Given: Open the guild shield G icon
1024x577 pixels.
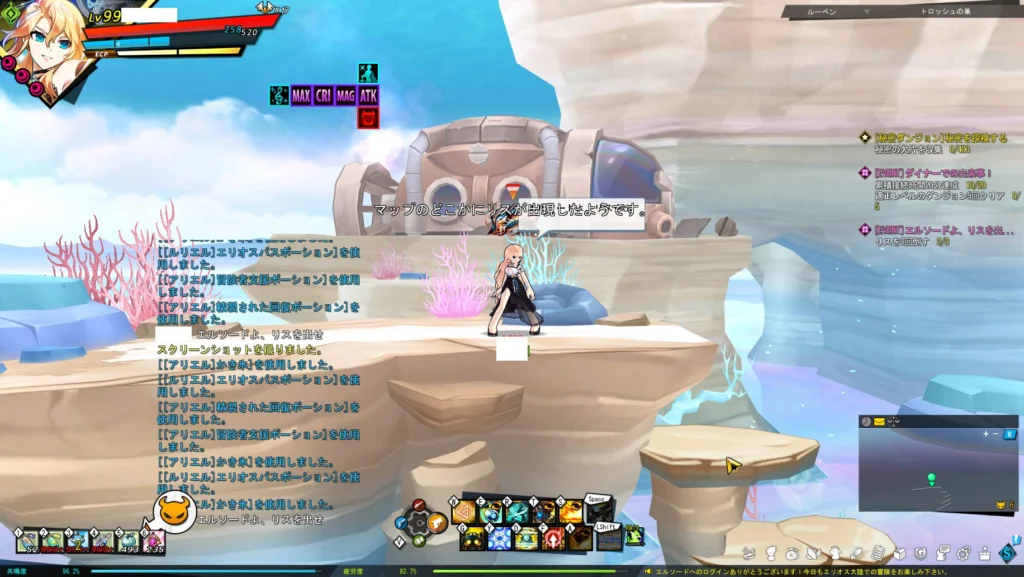Looking at the screenshot, I should coord(920,553).
